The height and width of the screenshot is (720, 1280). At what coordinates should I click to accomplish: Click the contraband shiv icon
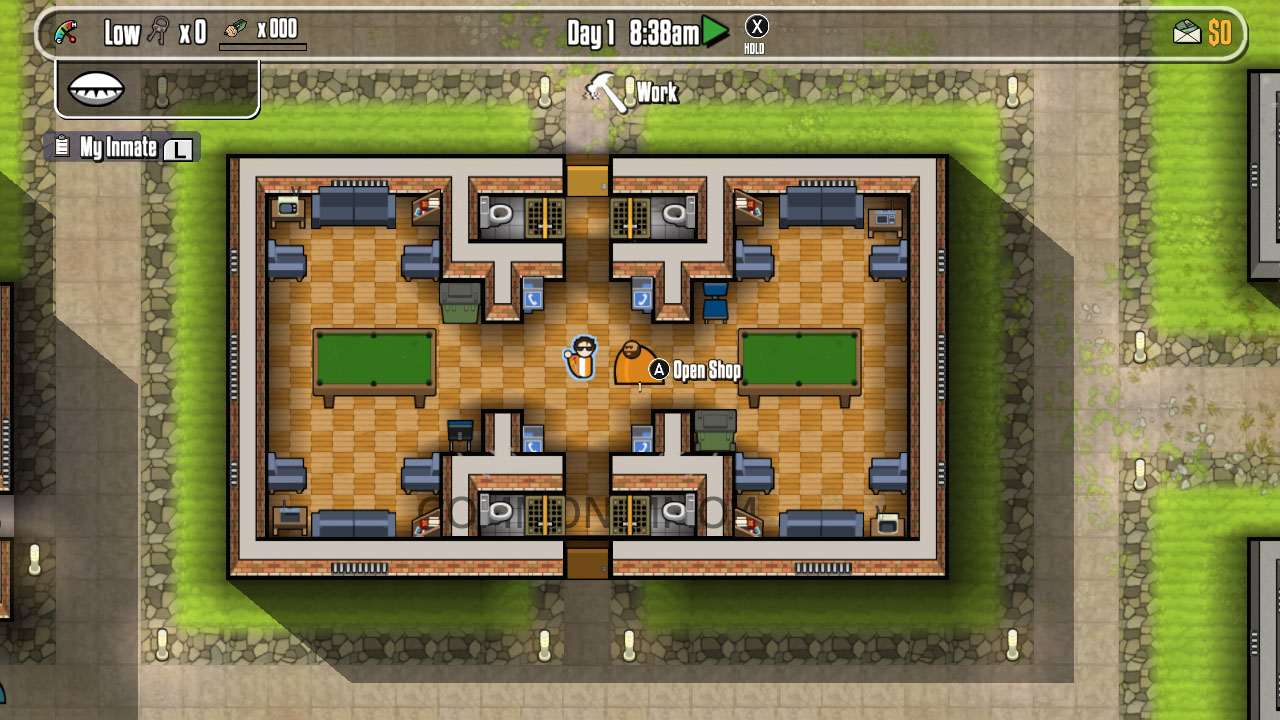coord(234,30)
